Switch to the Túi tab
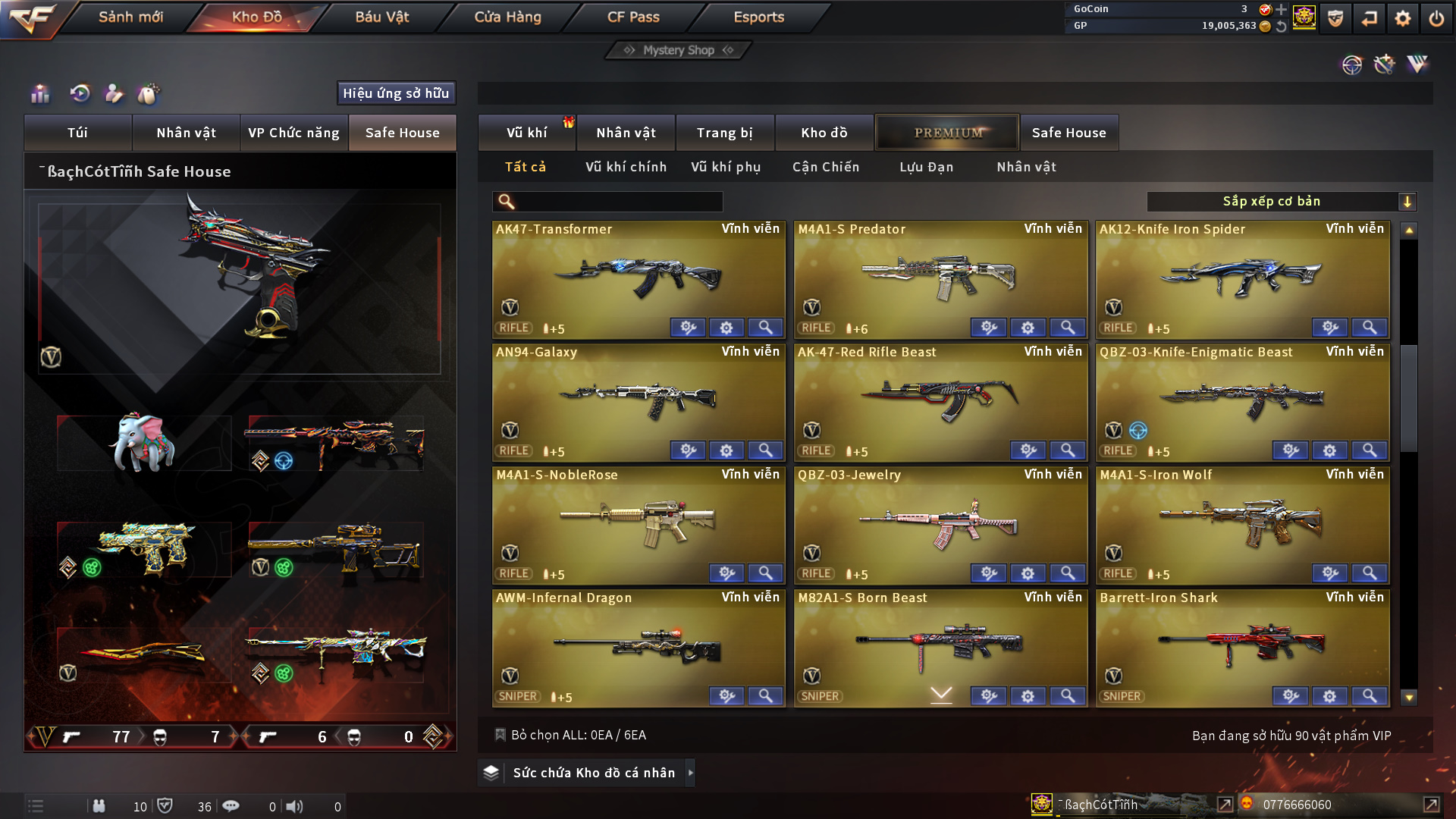The image size is (1456, 819). (x=77, y=133)
